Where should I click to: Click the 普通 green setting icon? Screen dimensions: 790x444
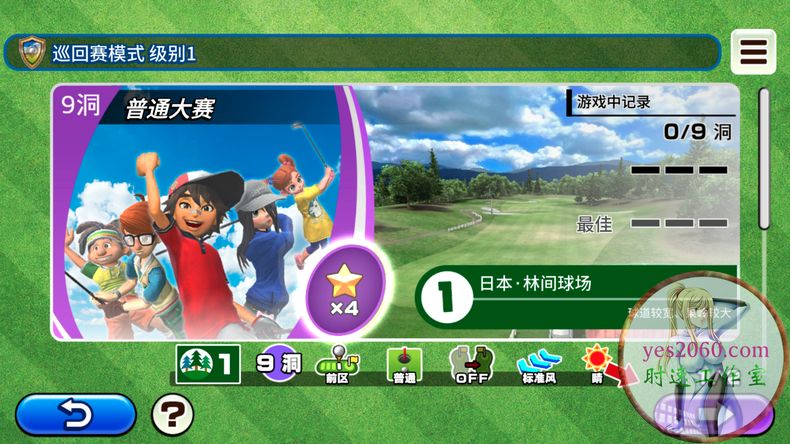pos(403,365)
